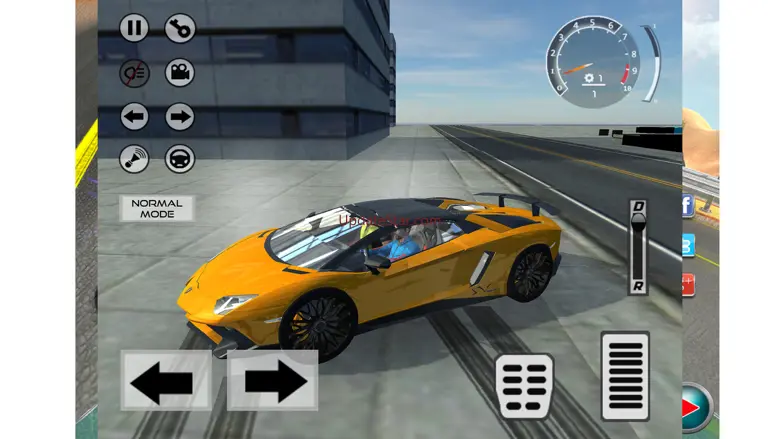780x439 pixels.
Task: Hit the brake pedal
Action: (x=524, y=385)
